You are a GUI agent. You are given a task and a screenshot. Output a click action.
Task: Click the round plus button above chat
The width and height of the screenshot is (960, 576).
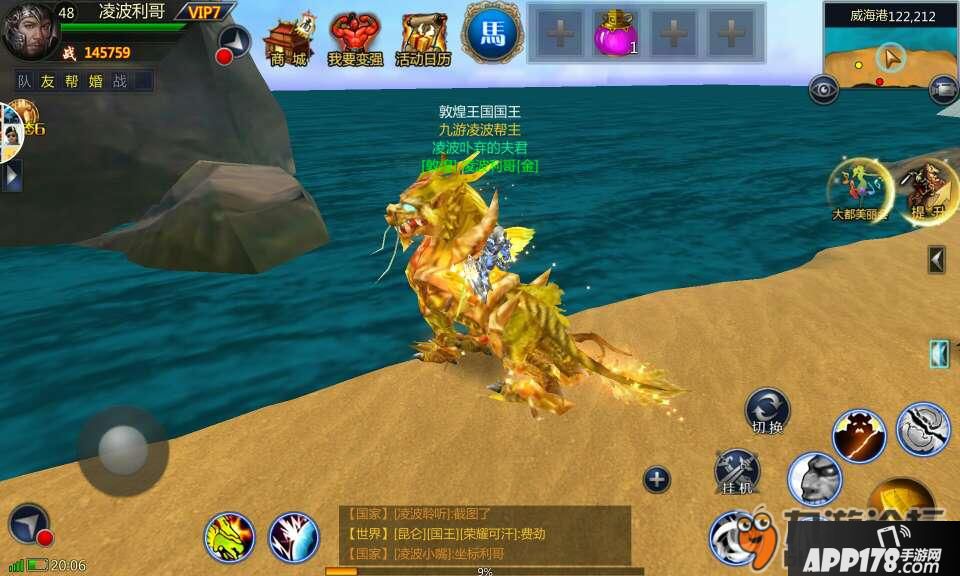tap(656, 480)
